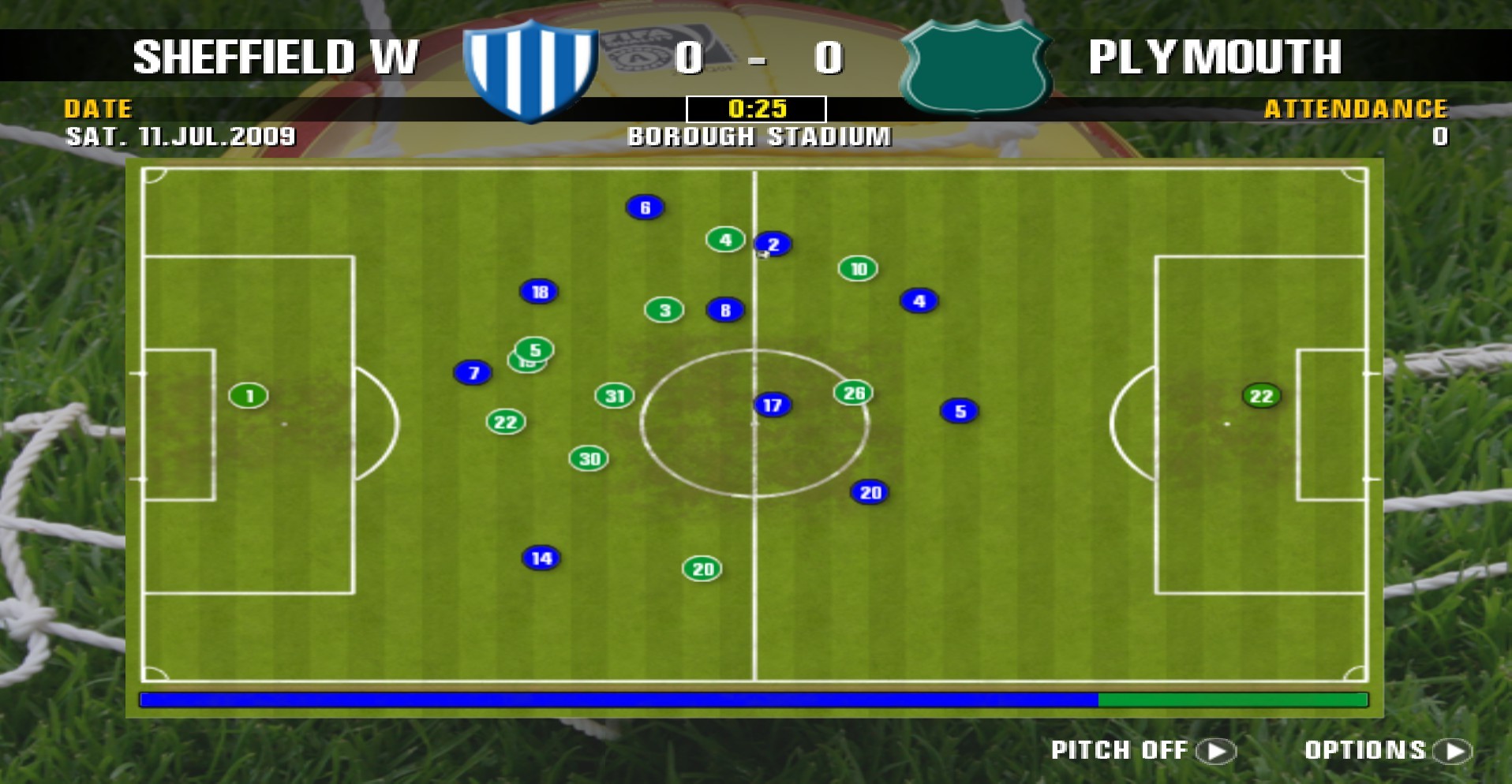Click blue player marker number 6 at the top
This screenshot has height=784, width=1512.
tap(646, 207)
